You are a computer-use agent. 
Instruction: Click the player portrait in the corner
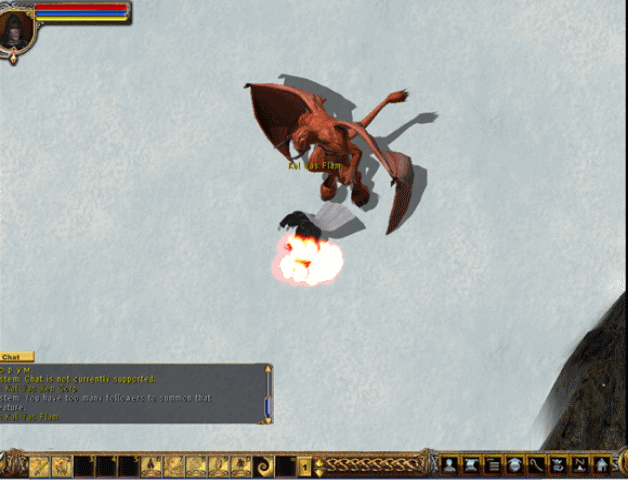pyautogui.click(x=17, y=29)
